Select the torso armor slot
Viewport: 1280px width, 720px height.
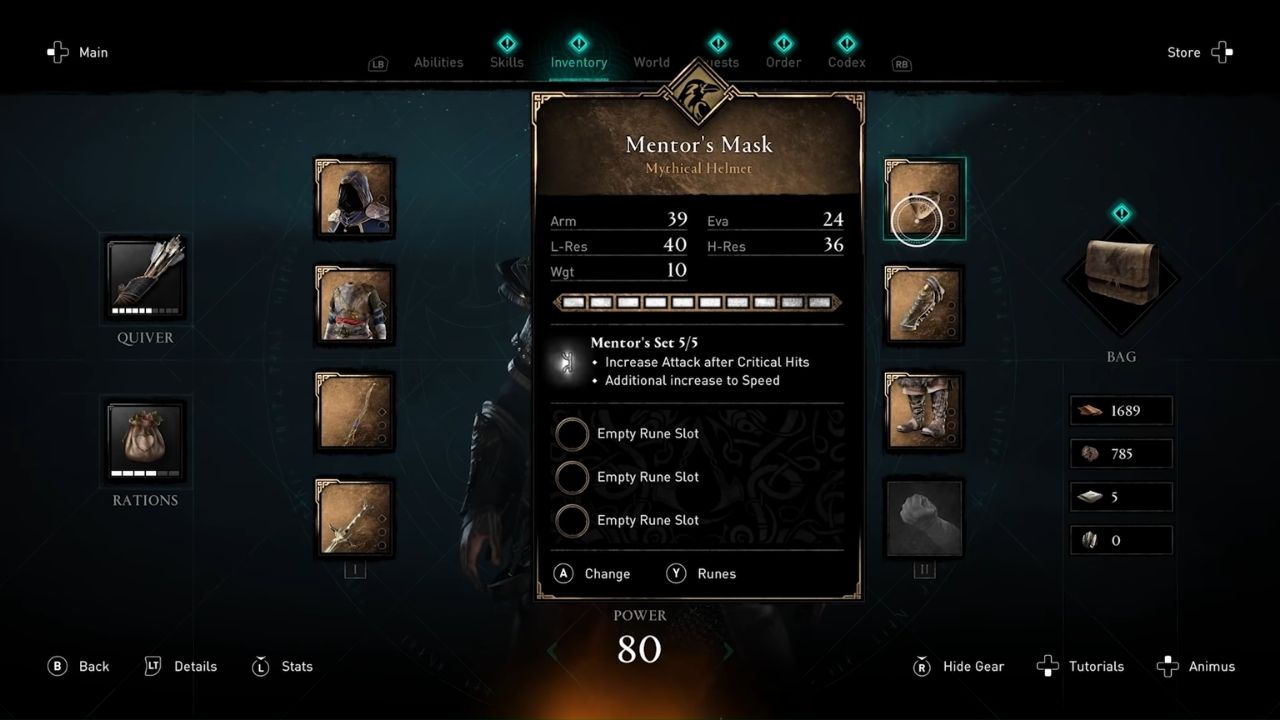click(x=354, y=303)
